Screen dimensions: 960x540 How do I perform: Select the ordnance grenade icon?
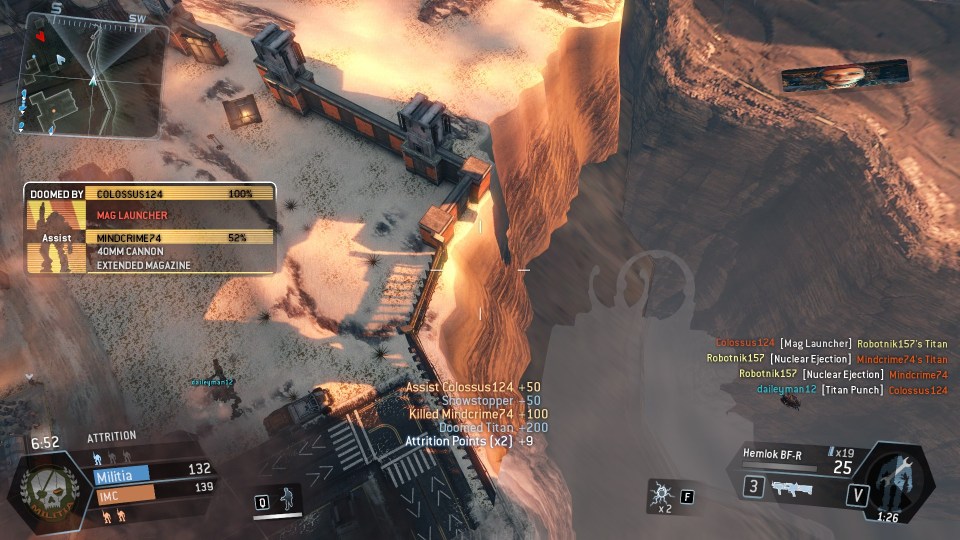(661, 494)
